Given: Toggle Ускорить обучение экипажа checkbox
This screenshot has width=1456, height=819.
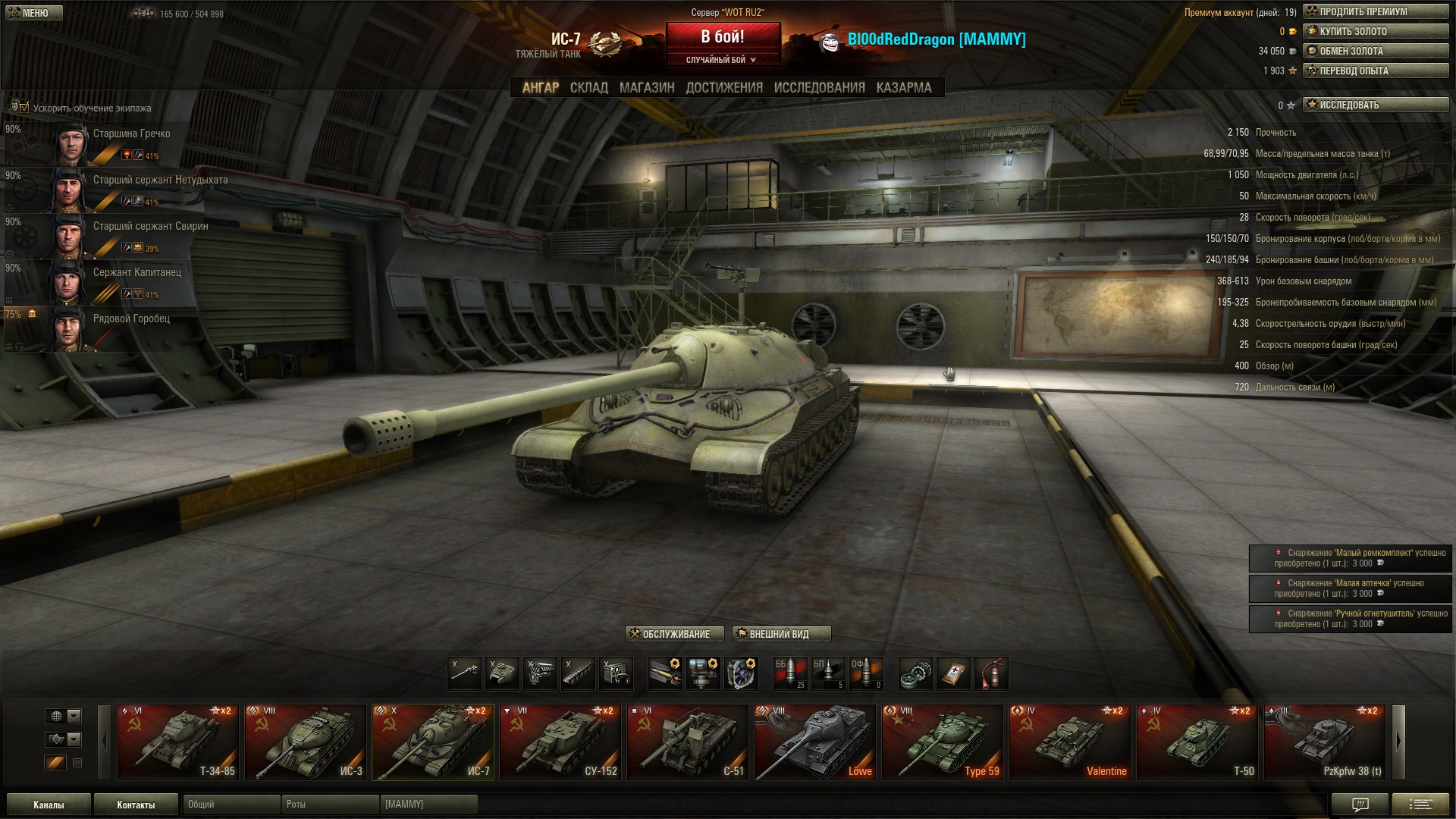Looking at the screenshot, I should point(24,108).
